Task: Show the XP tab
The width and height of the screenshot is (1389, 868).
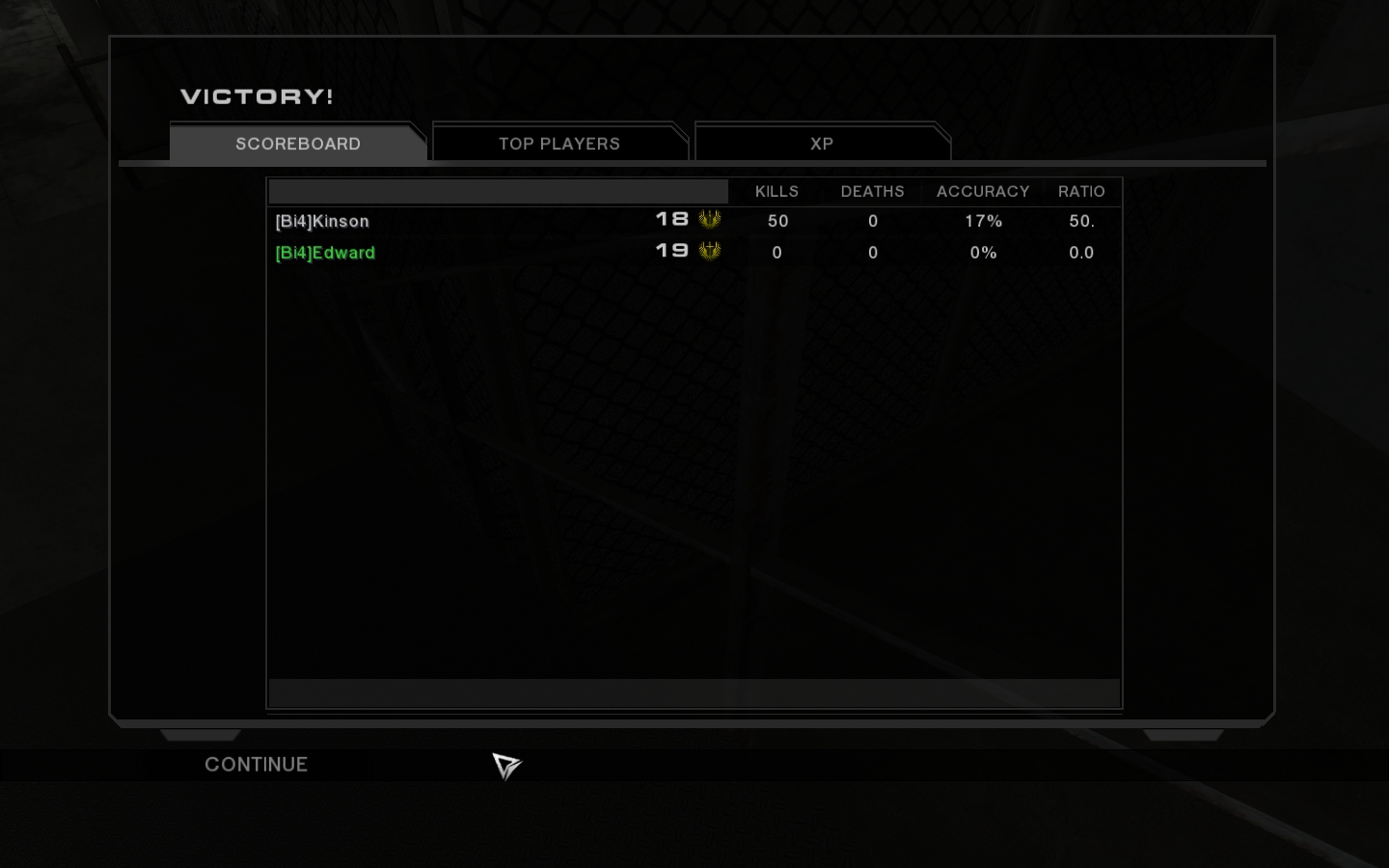Action: click(822, 144)
